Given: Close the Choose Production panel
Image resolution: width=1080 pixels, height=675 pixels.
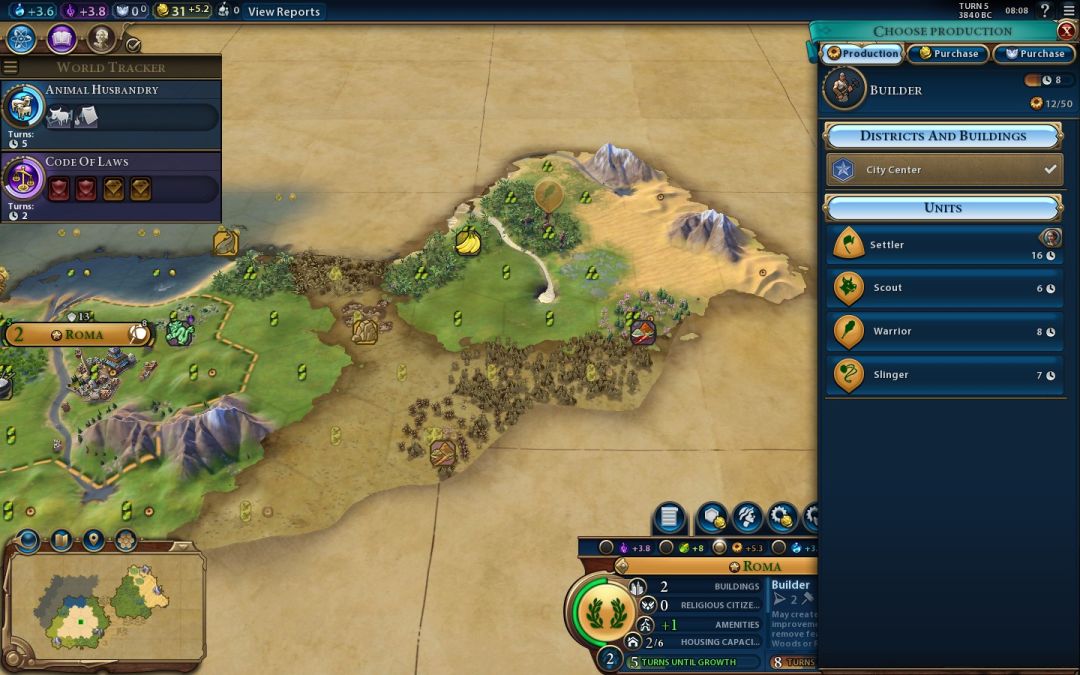Looking at the screenshot, I should coord(1066,31).
